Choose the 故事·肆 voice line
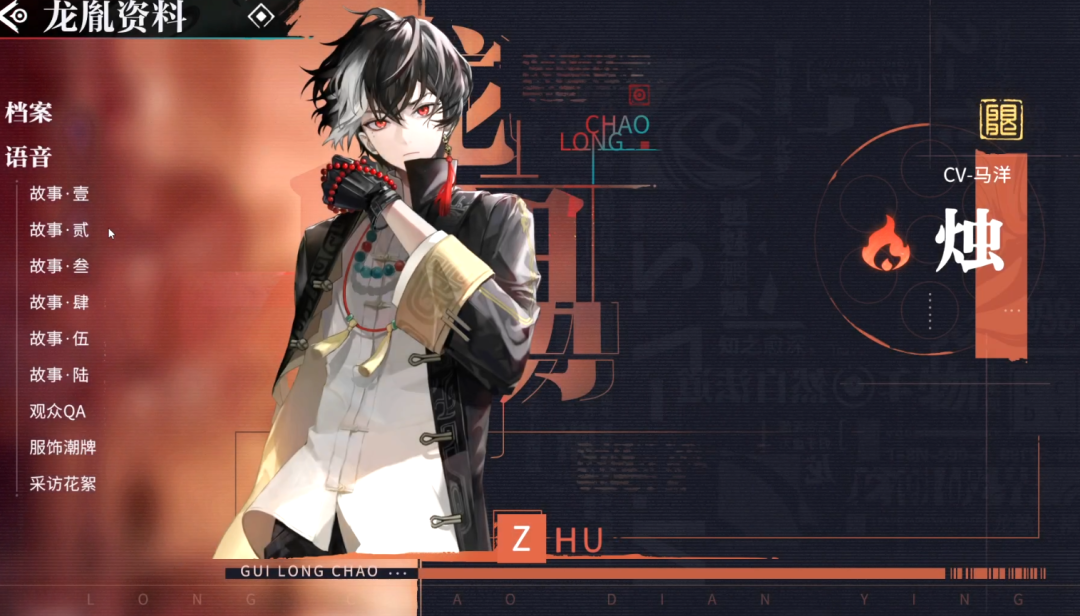This screenshot has width=1080, height=616. tap(59, 302)
